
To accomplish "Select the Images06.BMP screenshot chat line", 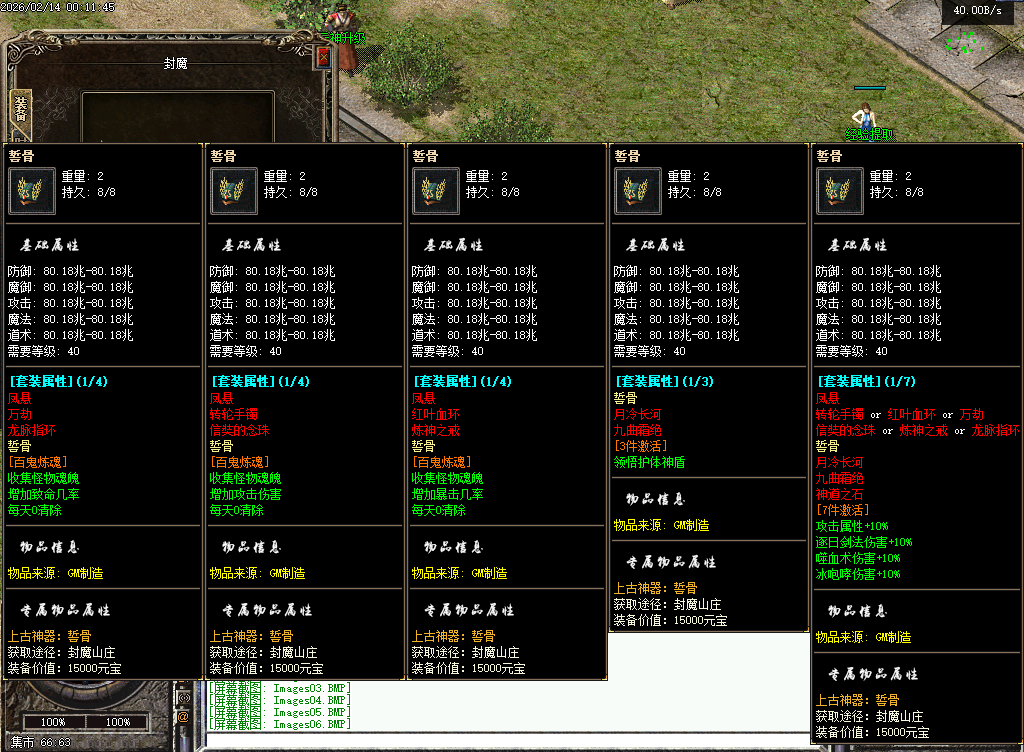I will point(281,723).
